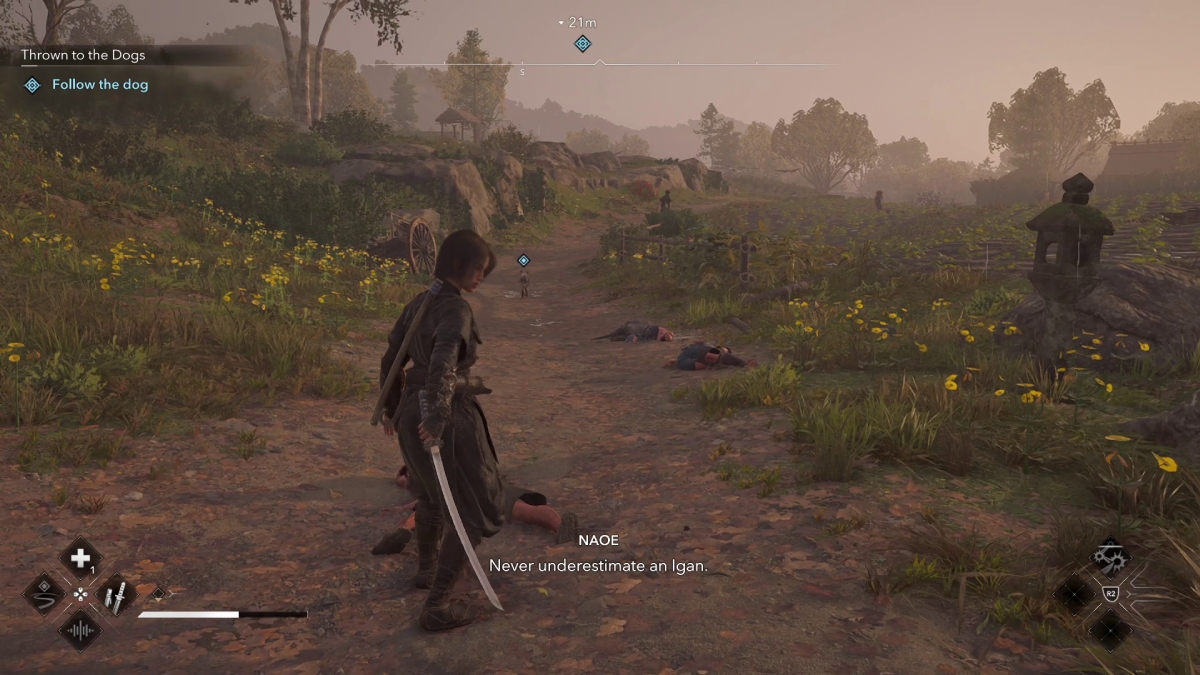The image size is (1200, 675).
Task: Click the 21m objective marker on the compass
Action: coord(583,43)
